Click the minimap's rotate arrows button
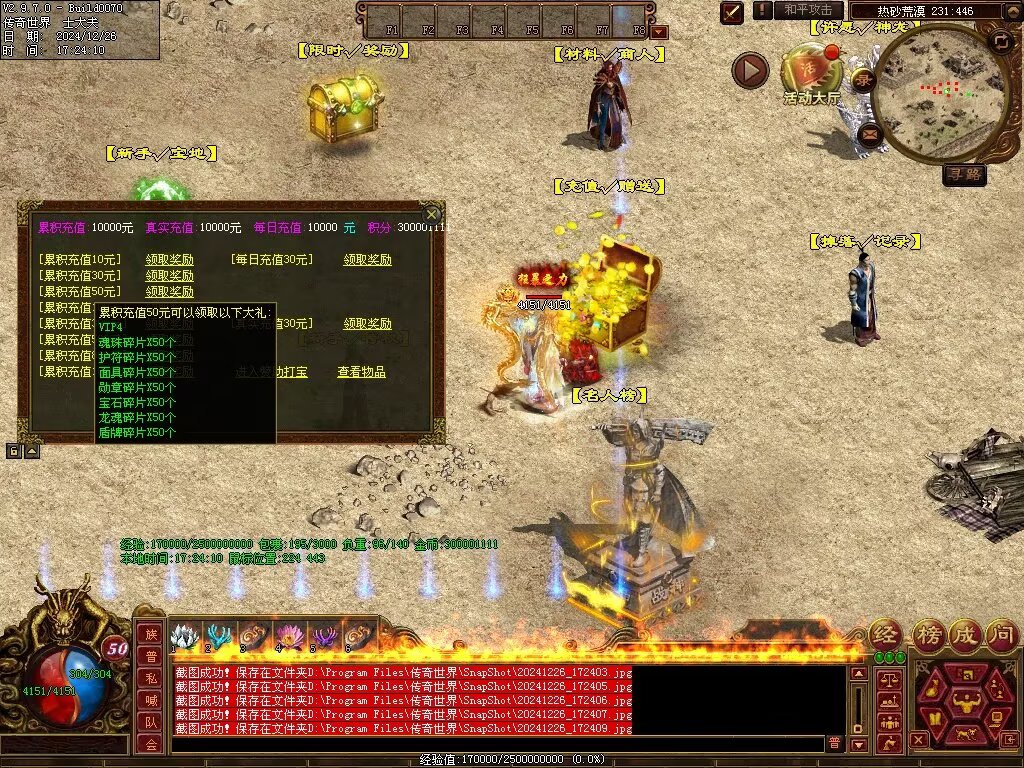This screenshot has width=1024, height=768. coord(1000,42)
